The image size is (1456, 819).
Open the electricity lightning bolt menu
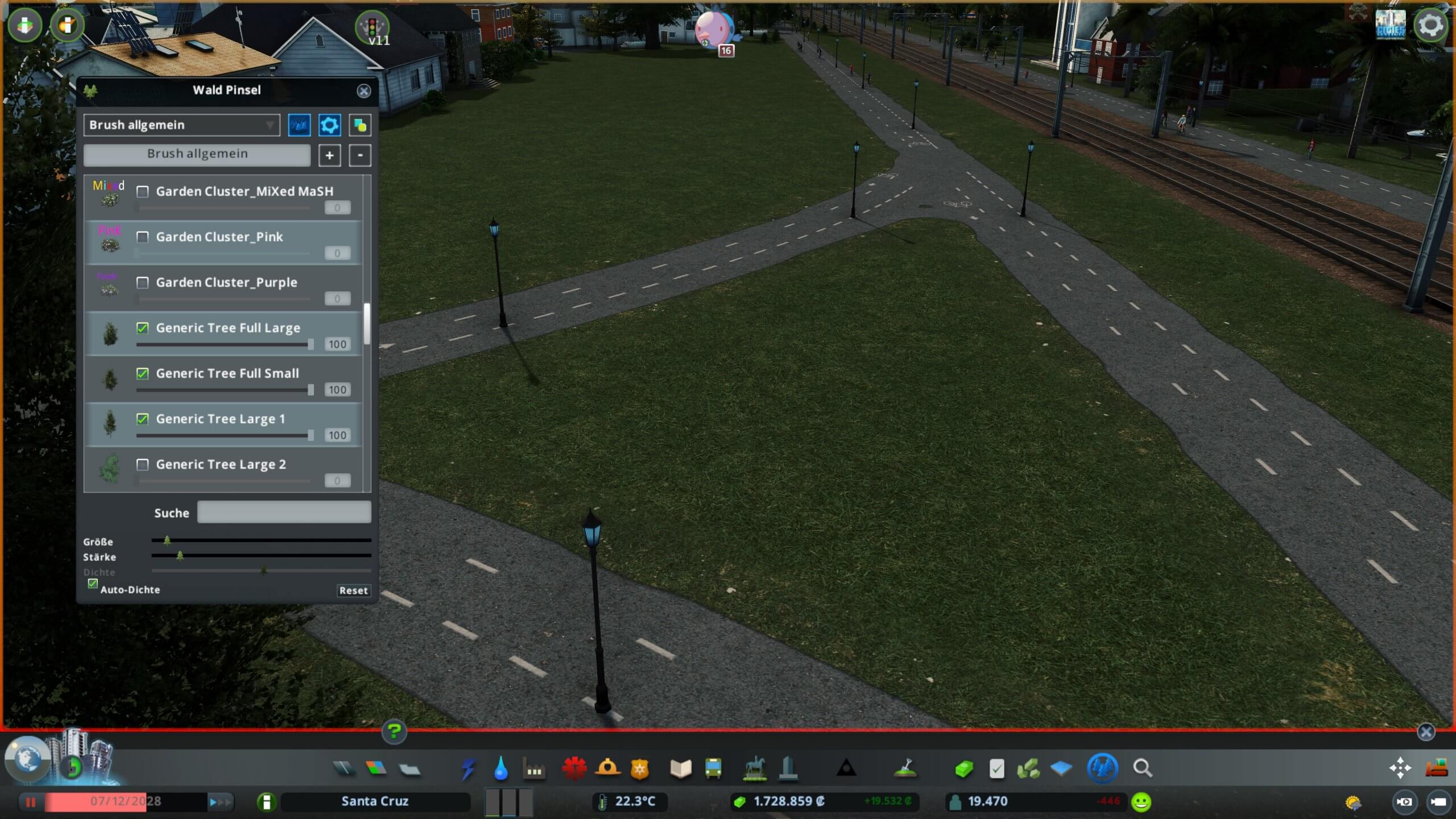click(x=468, y=768)
